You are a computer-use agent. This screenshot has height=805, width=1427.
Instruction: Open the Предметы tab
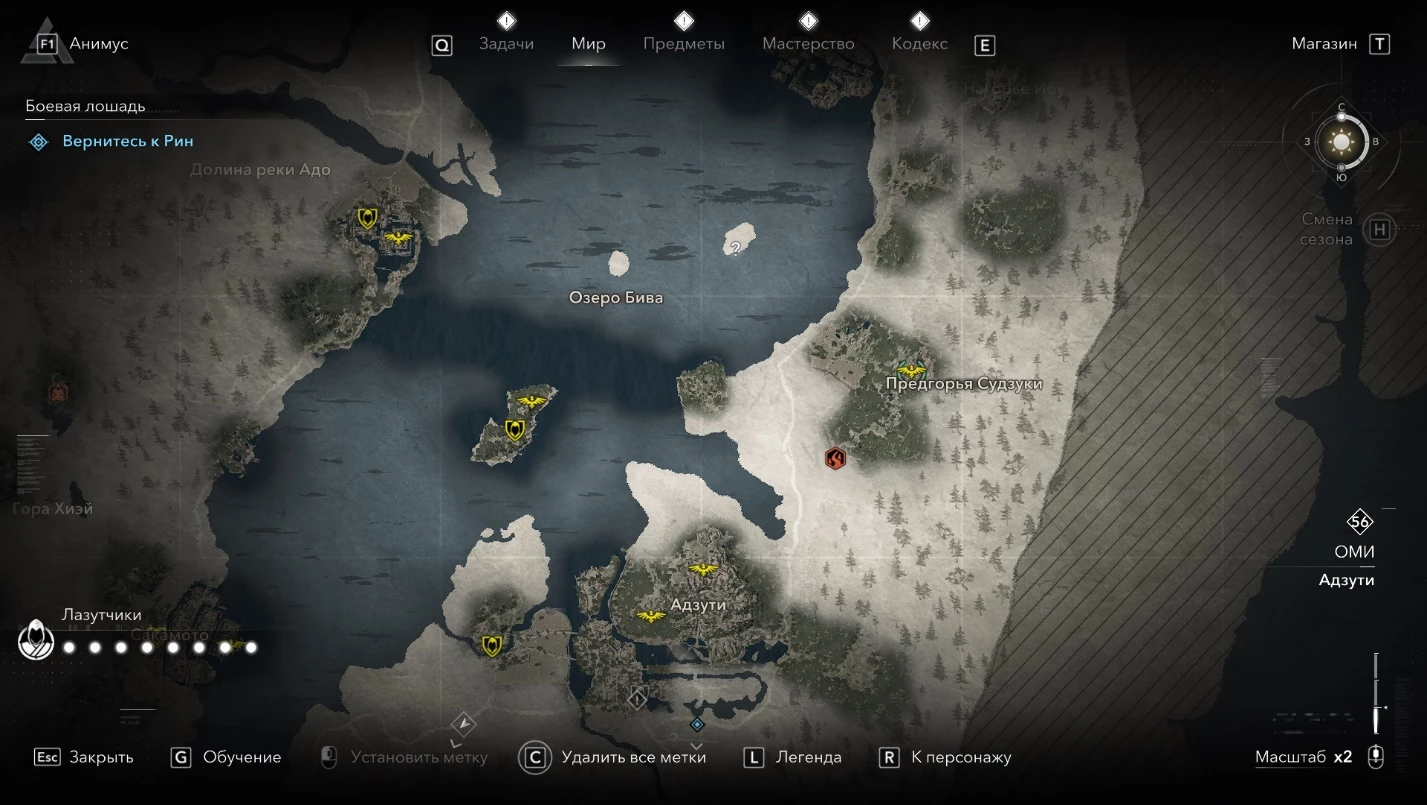pyautogui.click(x=684, y=44)
